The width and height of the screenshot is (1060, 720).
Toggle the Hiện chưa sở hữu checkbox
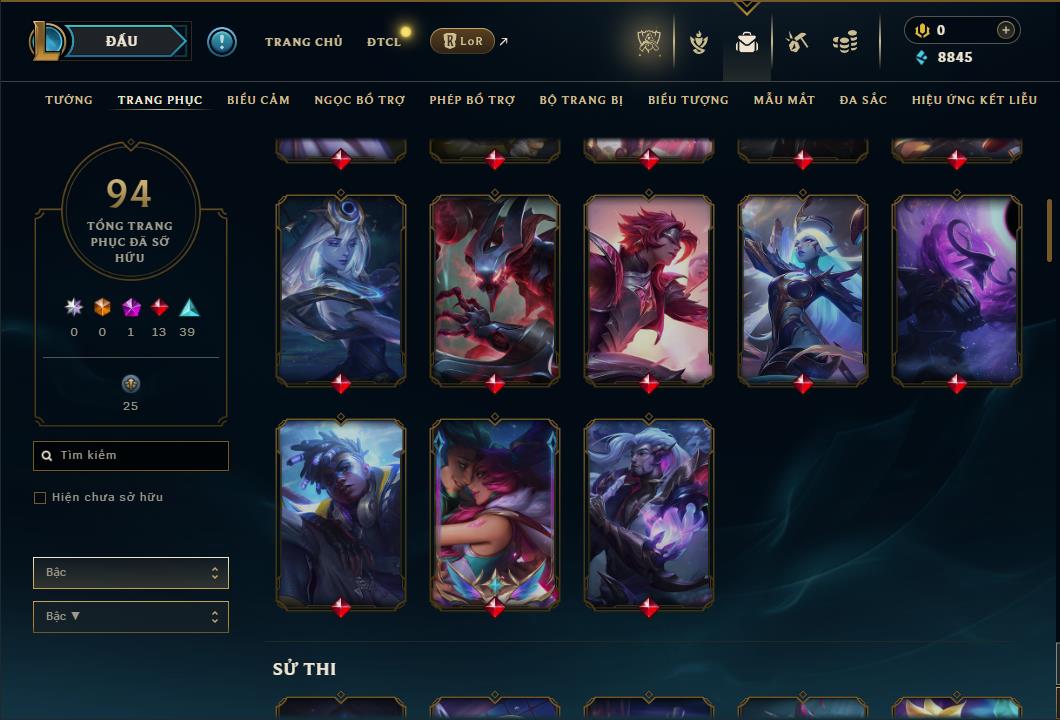coord(40,498)
